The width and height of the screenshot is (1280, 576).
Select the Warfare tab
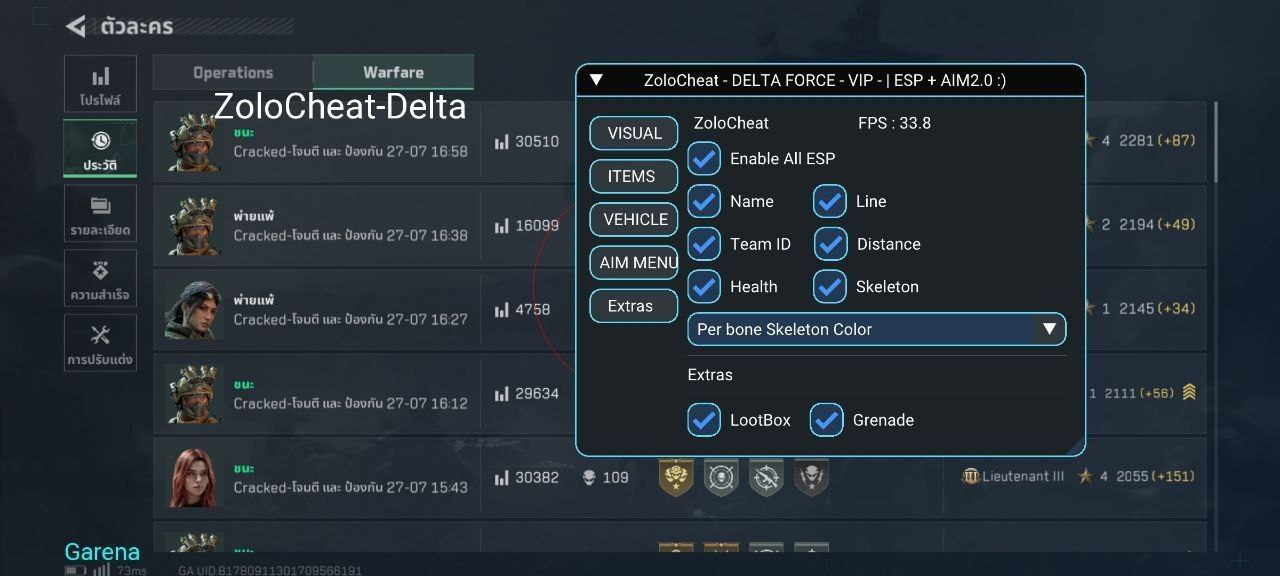pyautogui.click(x=393, y=72)
